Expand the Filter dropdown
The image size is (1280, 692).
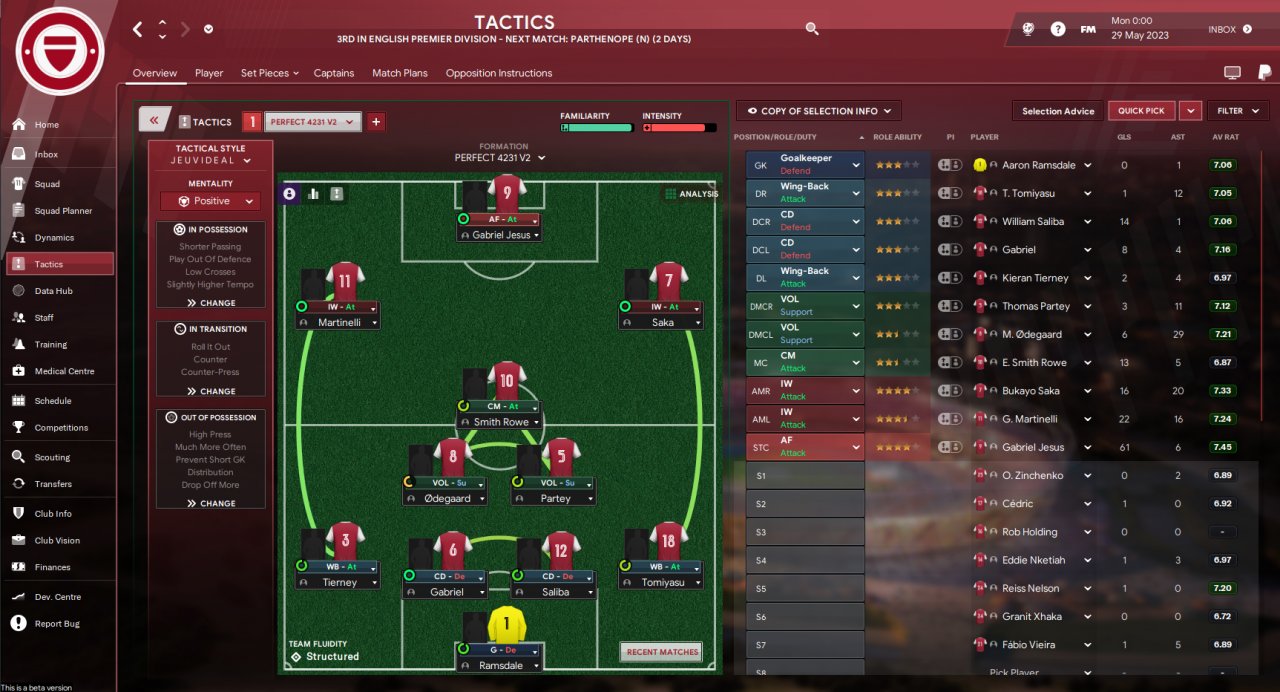coord(1238,111)
